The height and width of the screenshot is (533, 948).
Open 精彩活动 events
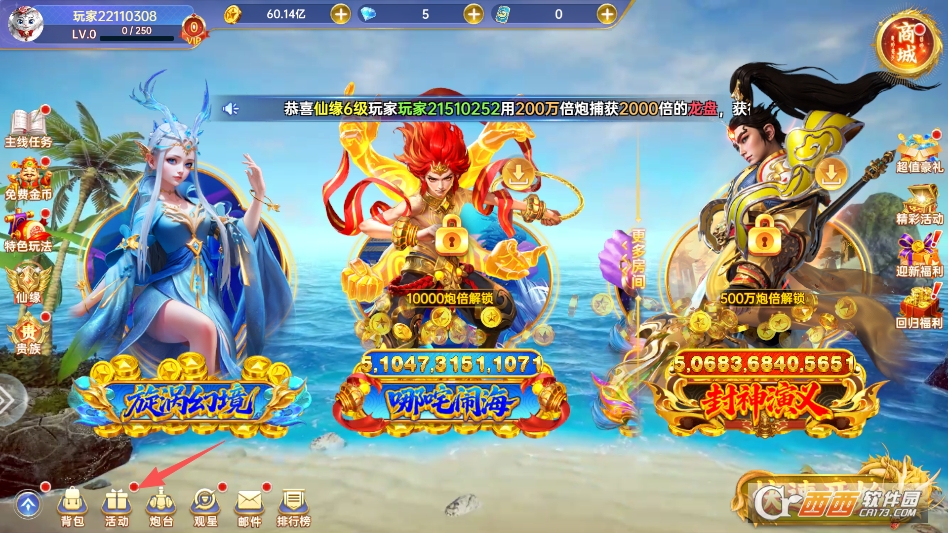(x=919, y=205)
